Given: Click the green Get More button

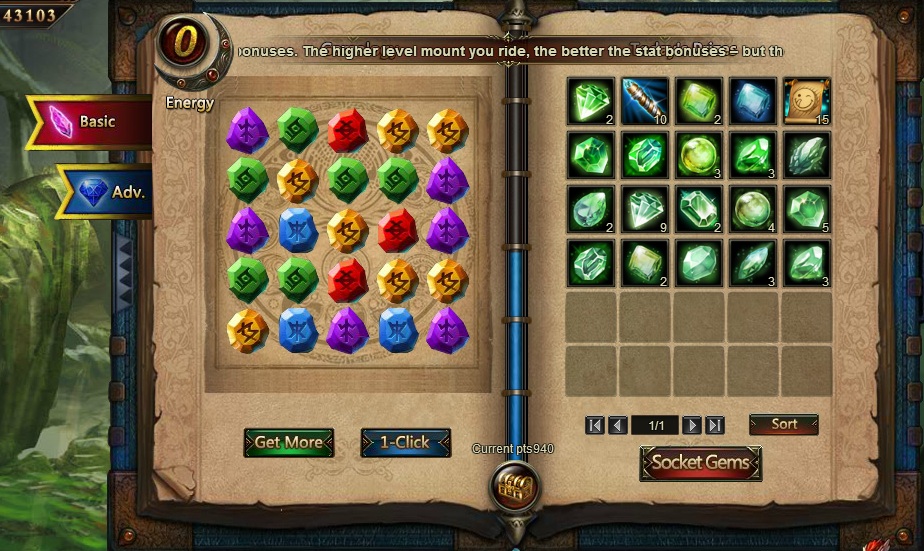Looking at the screenshot, I should [288, 442].
